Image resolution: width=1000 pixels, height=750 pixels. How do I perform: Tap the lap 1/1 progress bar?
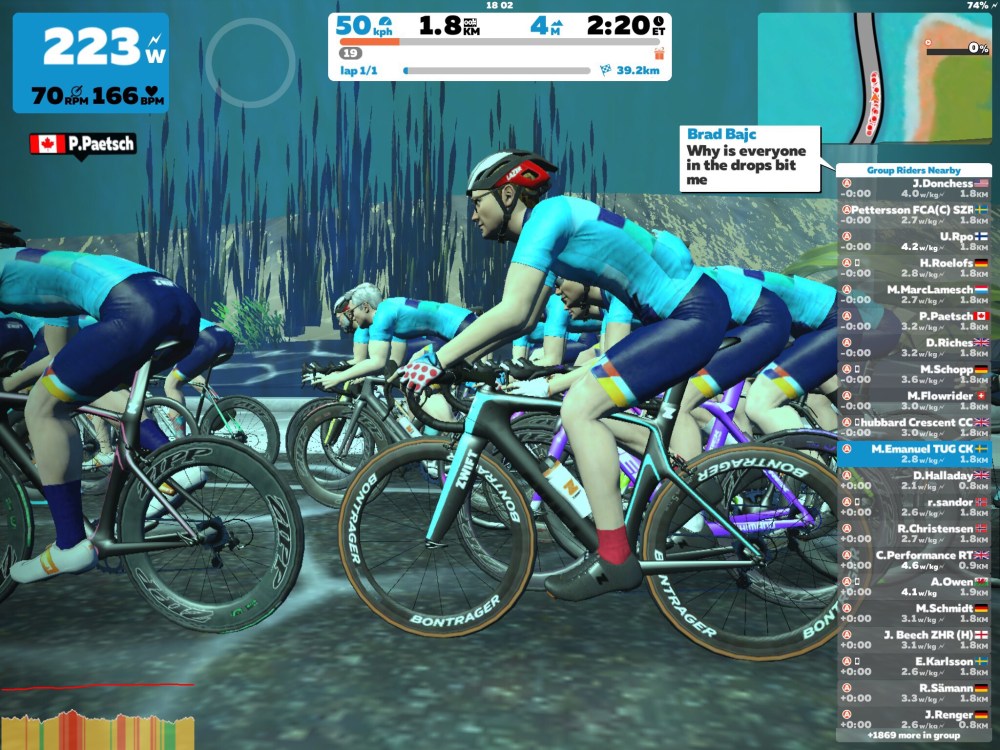click(497, 71)
